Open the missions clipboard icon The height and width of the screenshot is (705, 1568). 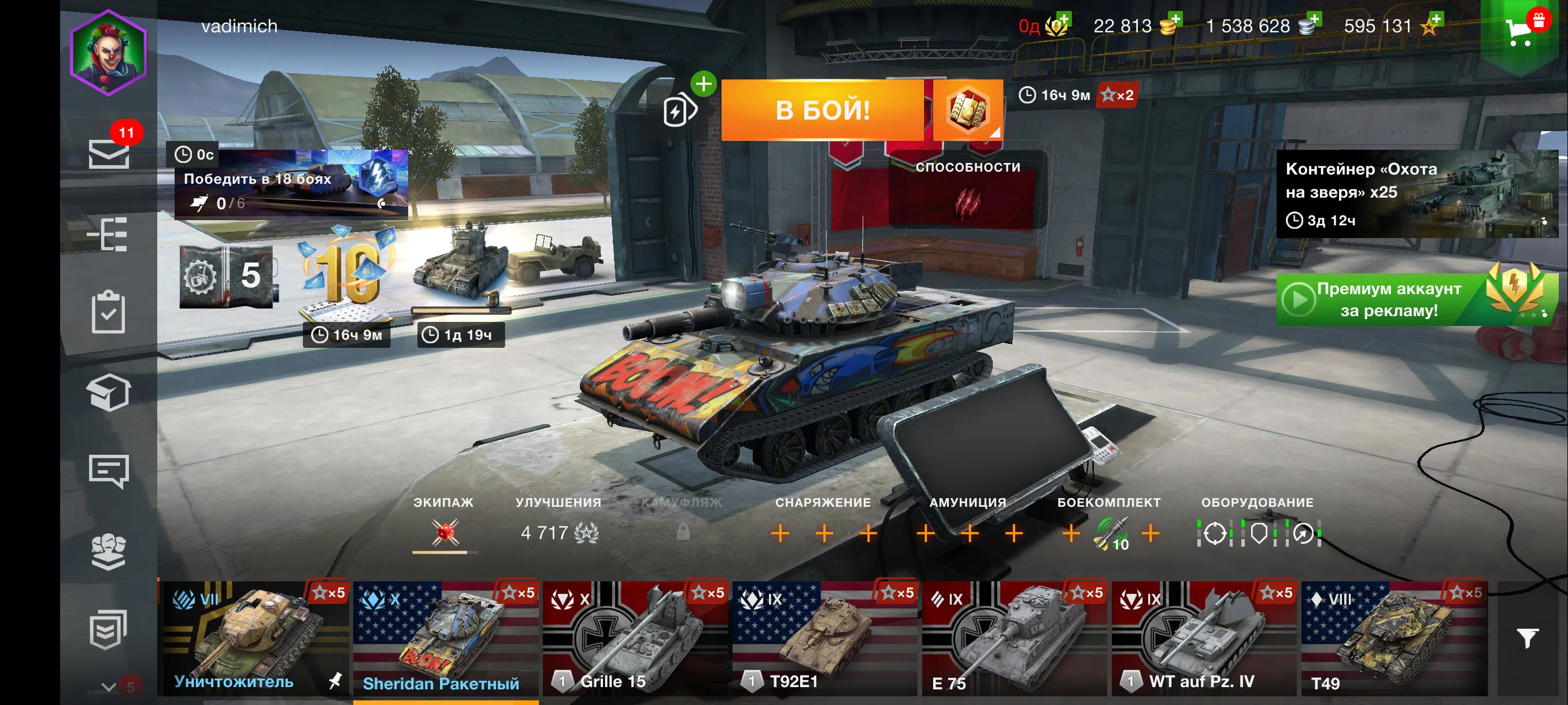point(108,312)
